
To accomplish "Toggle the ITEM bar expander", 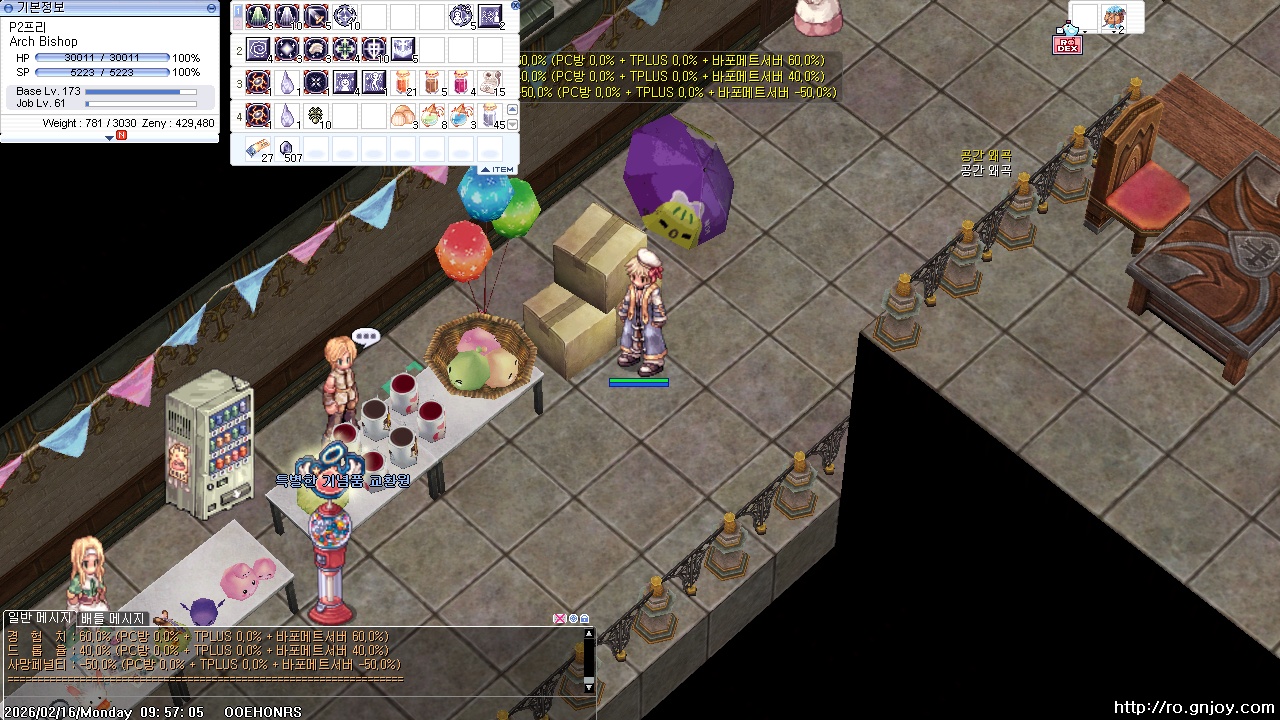I will (498, 170).
